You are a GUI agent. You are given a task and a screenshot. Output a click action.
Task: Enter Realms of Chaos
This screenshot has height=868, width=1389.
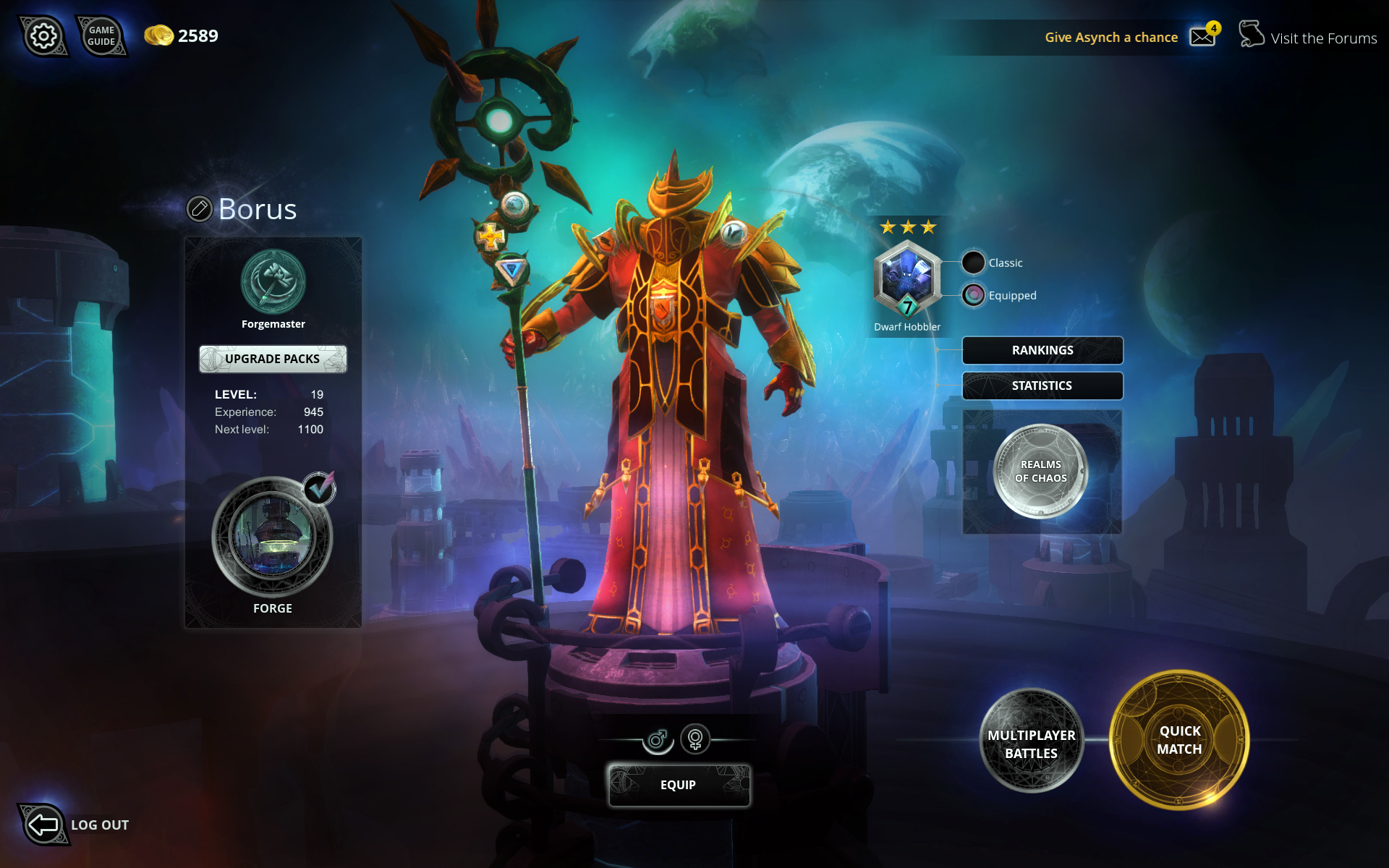point(1040,471)
